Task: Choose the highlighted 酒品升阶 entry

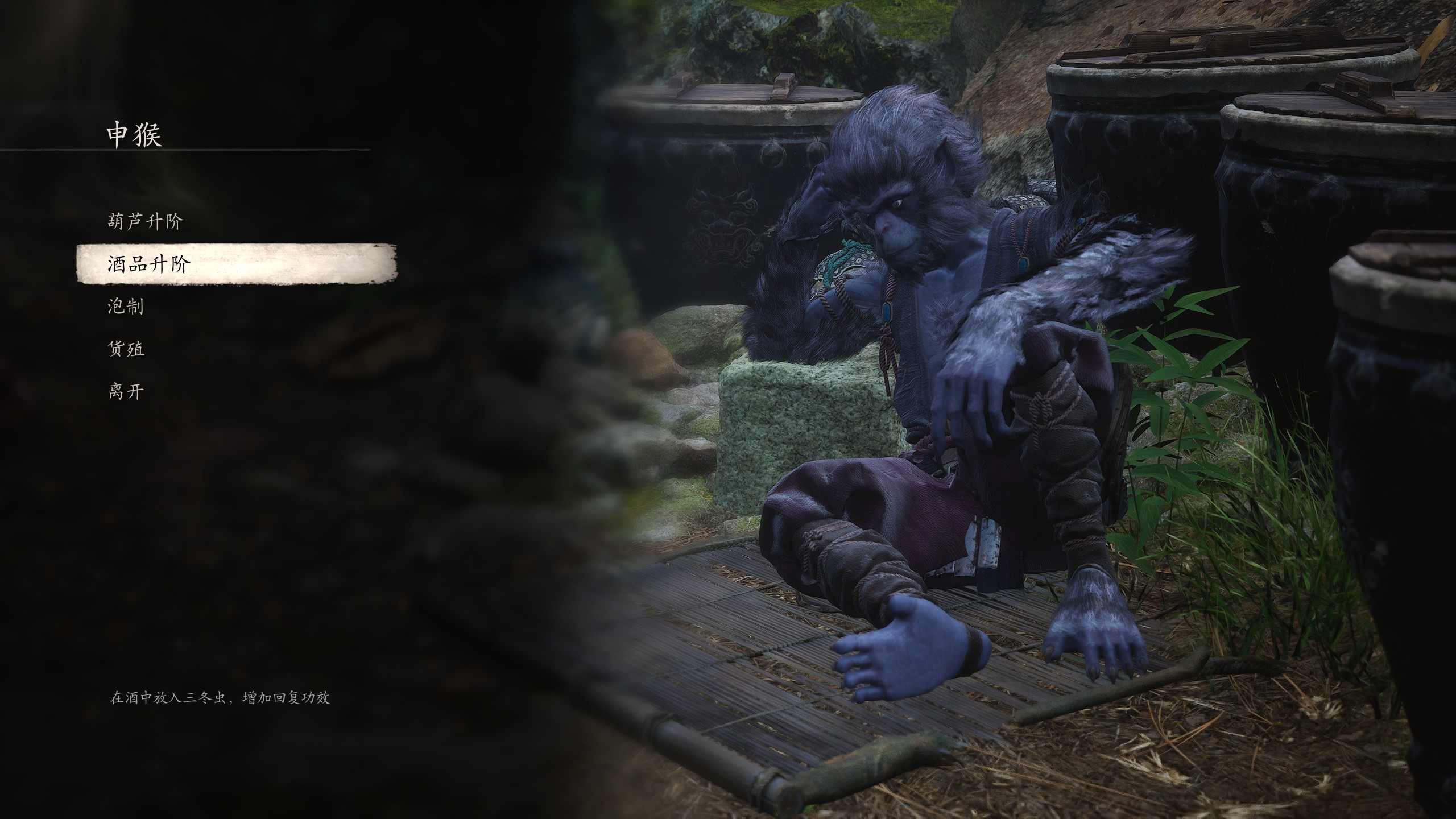Action: (148, 264)
